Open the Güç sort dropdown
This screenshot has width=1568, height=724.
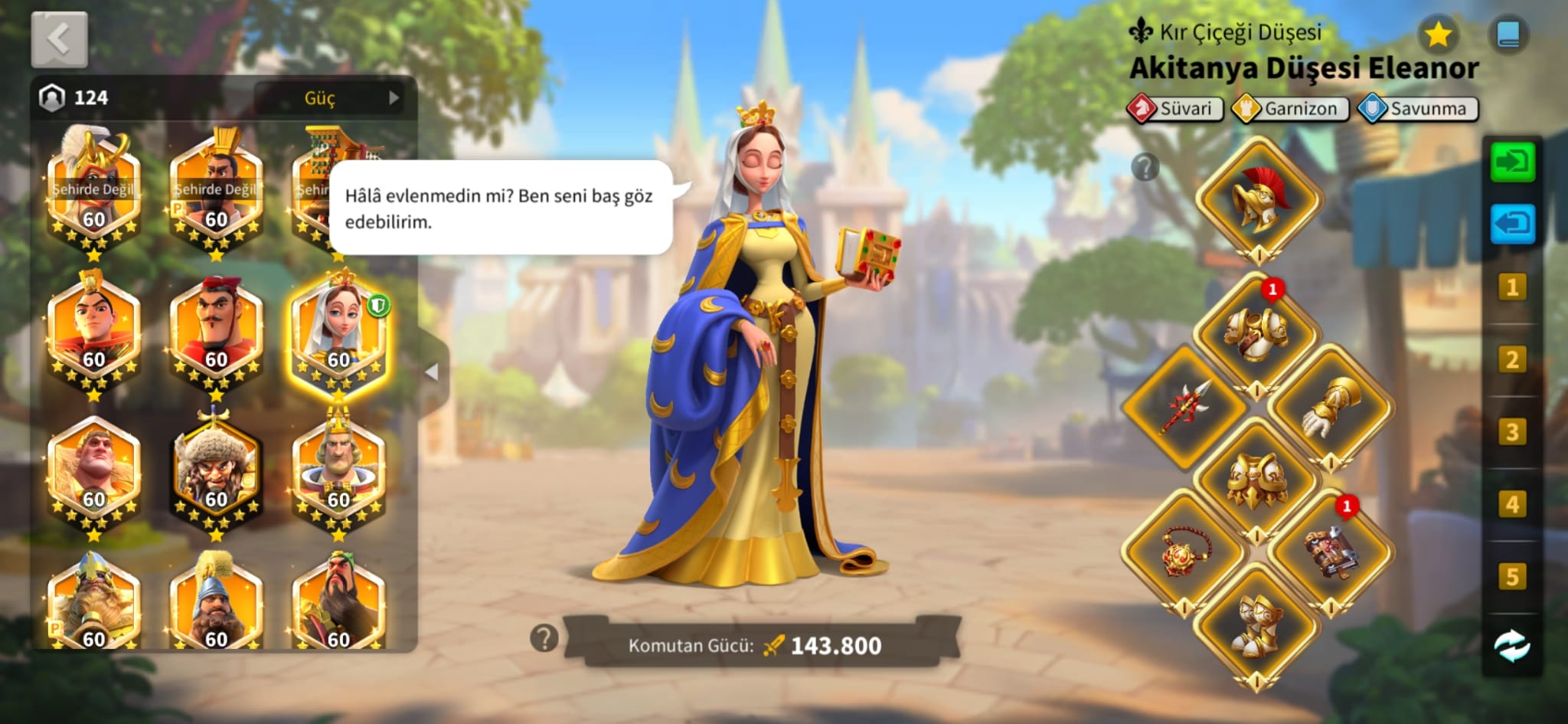[335, 98]
